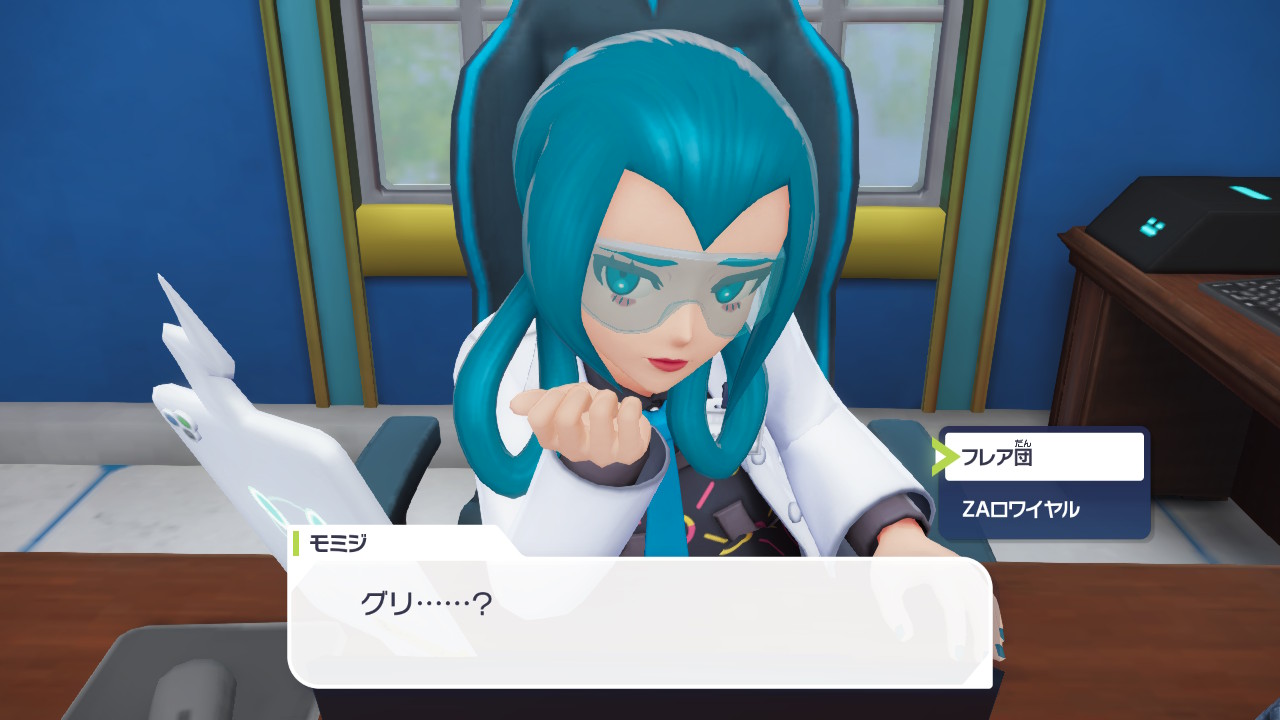Choose the フレア団 dialogue reply

(1043, 457)
